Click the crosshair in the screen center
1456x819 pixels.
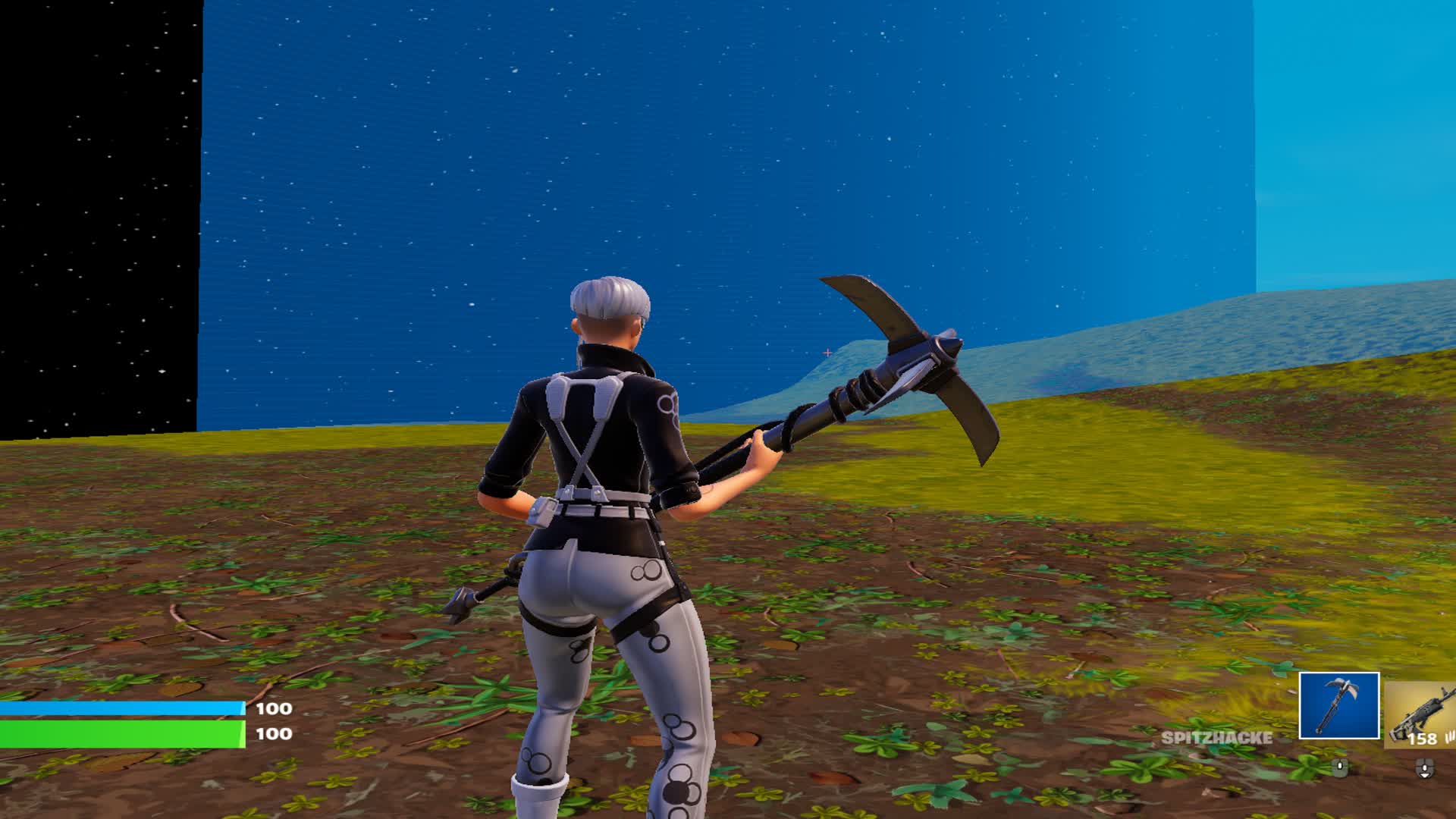point(827,351)
